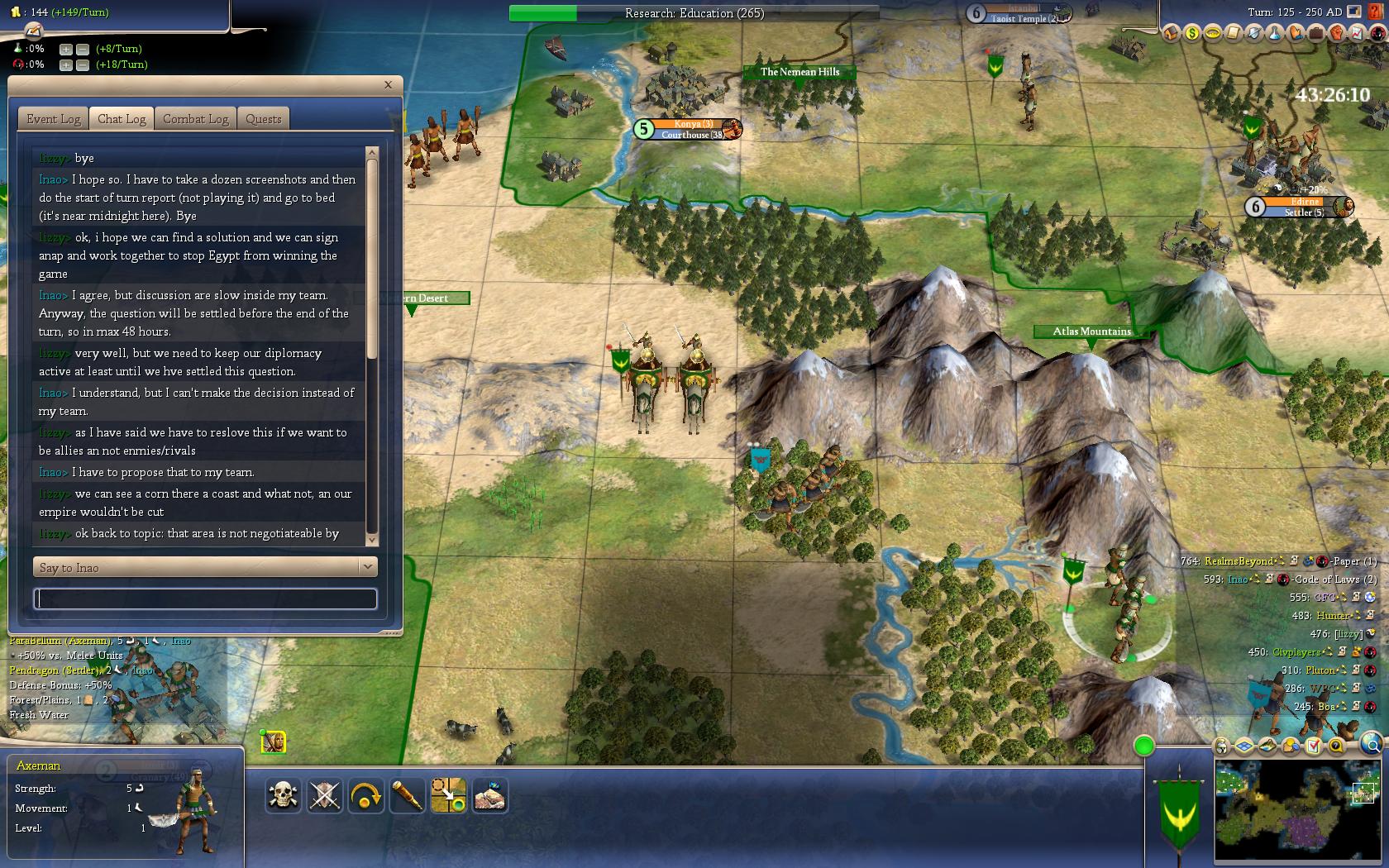
Task: Toggle the tile grid overlay button
Action: click(1244, 746)
